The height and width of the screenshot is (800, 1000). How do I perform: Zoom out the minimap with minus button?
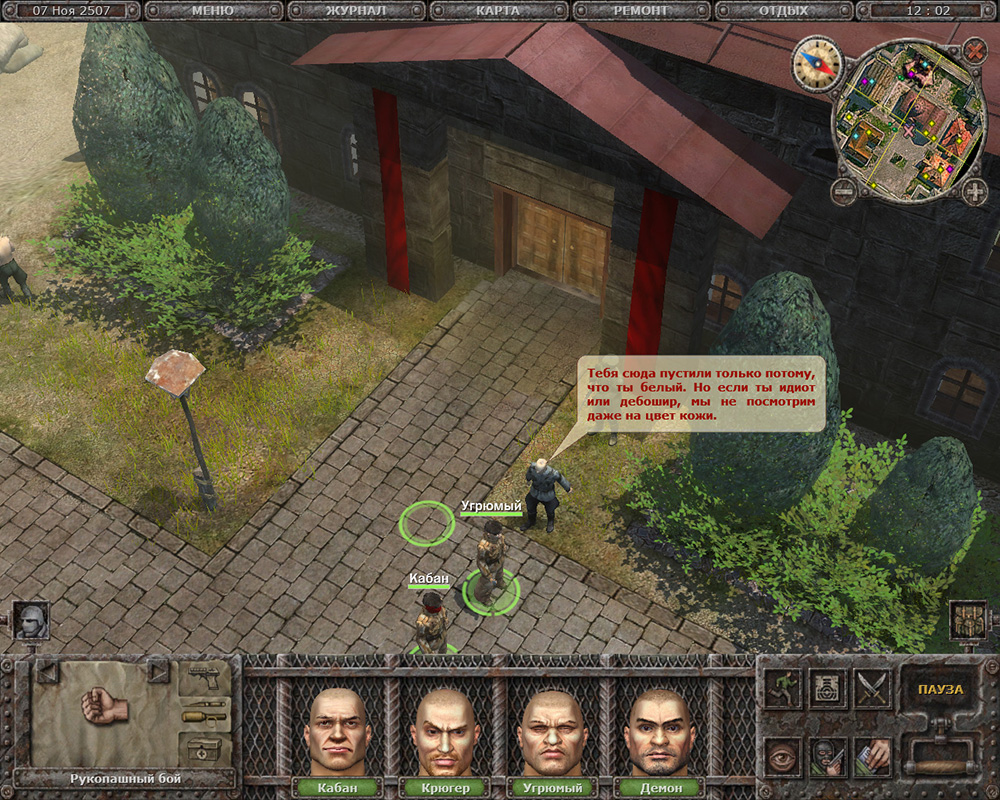point(844,190)
